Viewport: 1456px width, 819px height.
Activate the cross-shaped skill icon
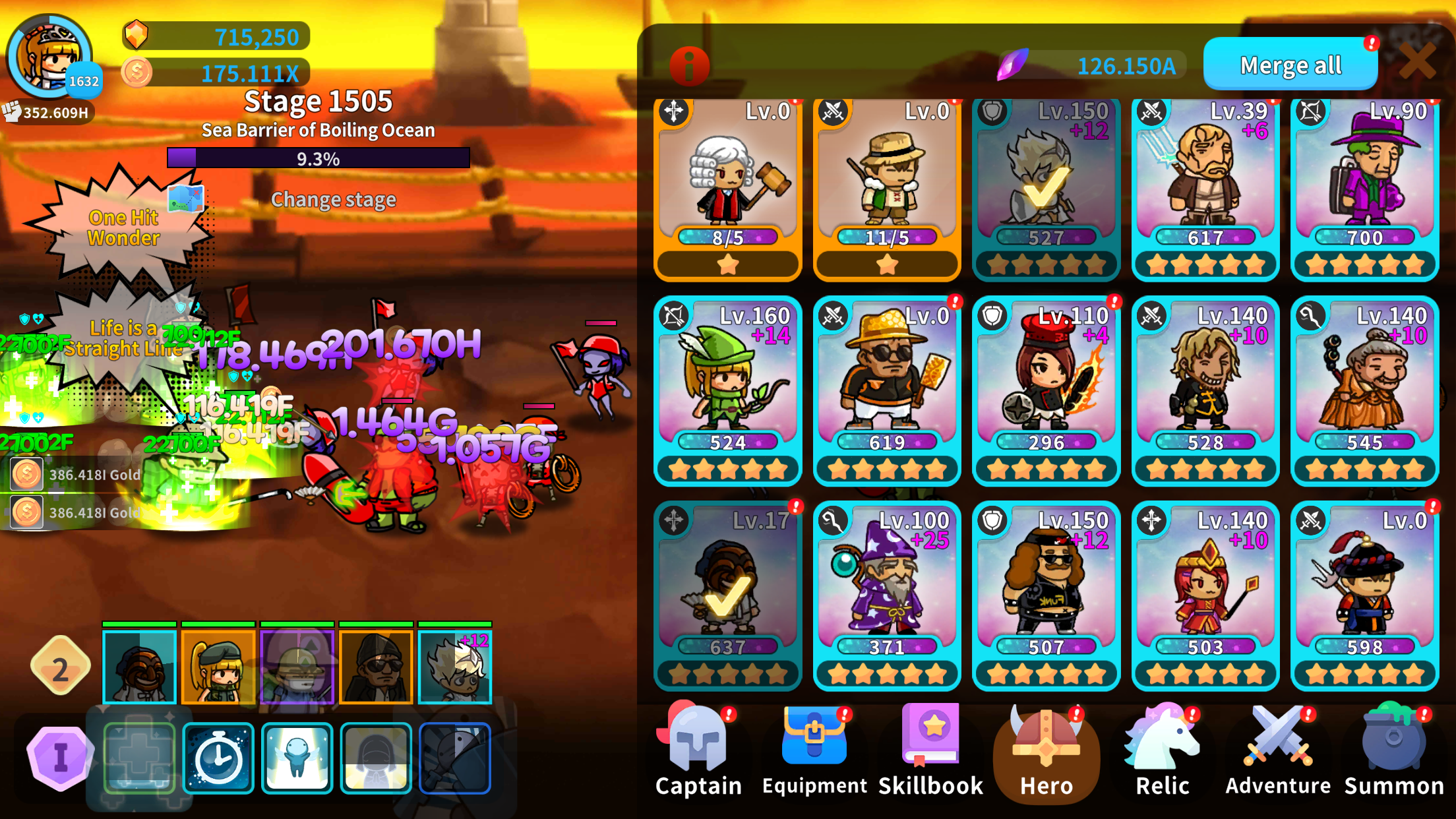[138, 757]
